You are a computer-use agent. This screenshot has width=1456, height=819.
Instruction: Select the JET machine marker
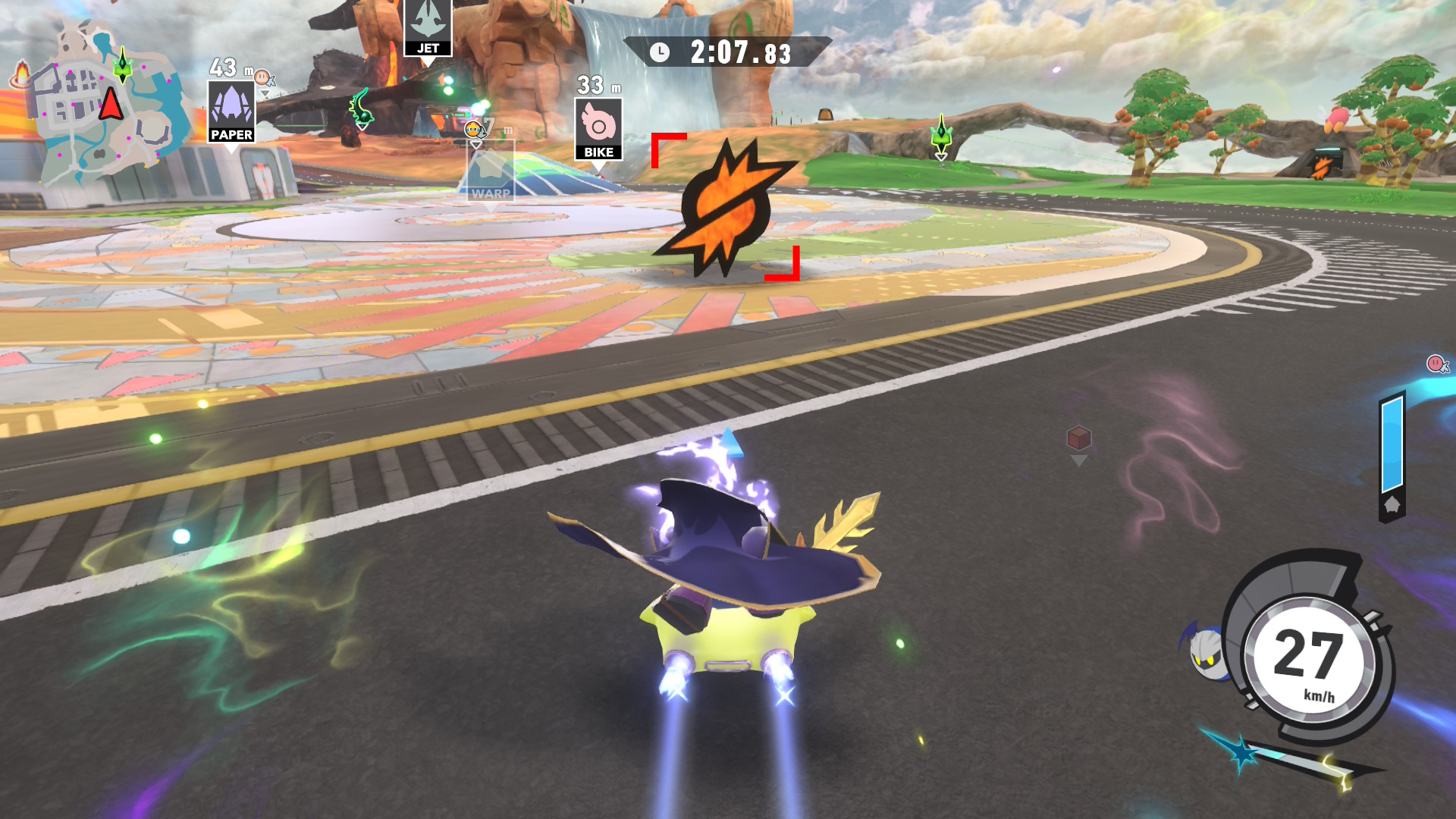(428, 28)
